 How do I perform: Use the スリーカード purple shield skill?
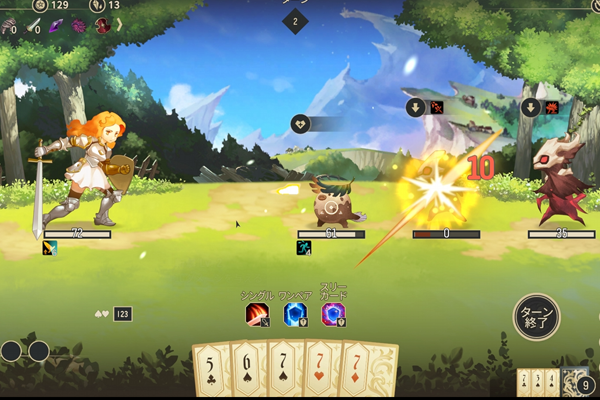pos(333,314)
